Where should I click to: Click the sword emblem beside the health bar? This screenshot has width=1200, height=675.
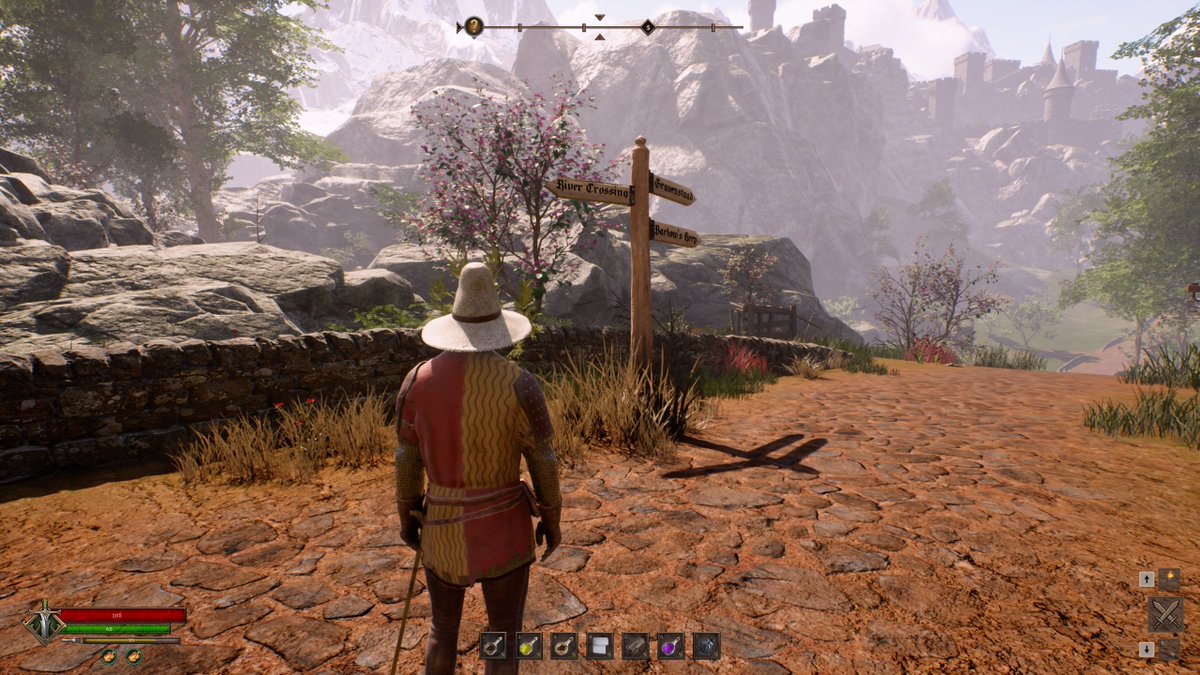pos(43,620)
